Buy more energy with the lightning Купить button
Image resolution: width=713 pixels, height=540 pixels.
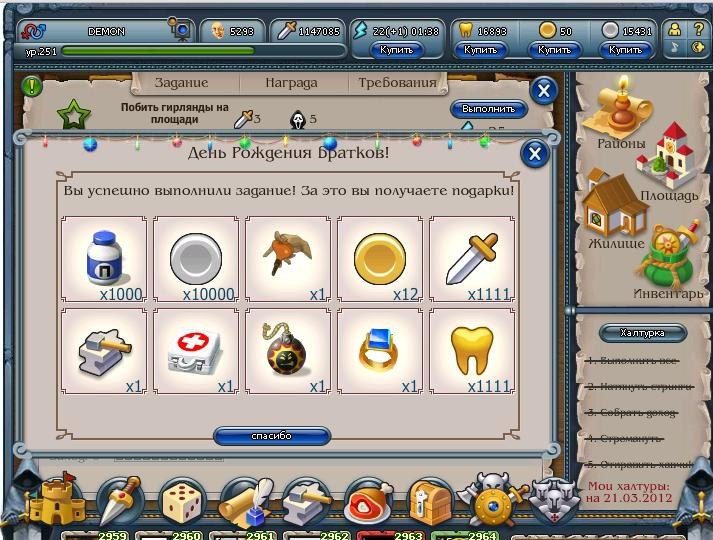point(397,49)
